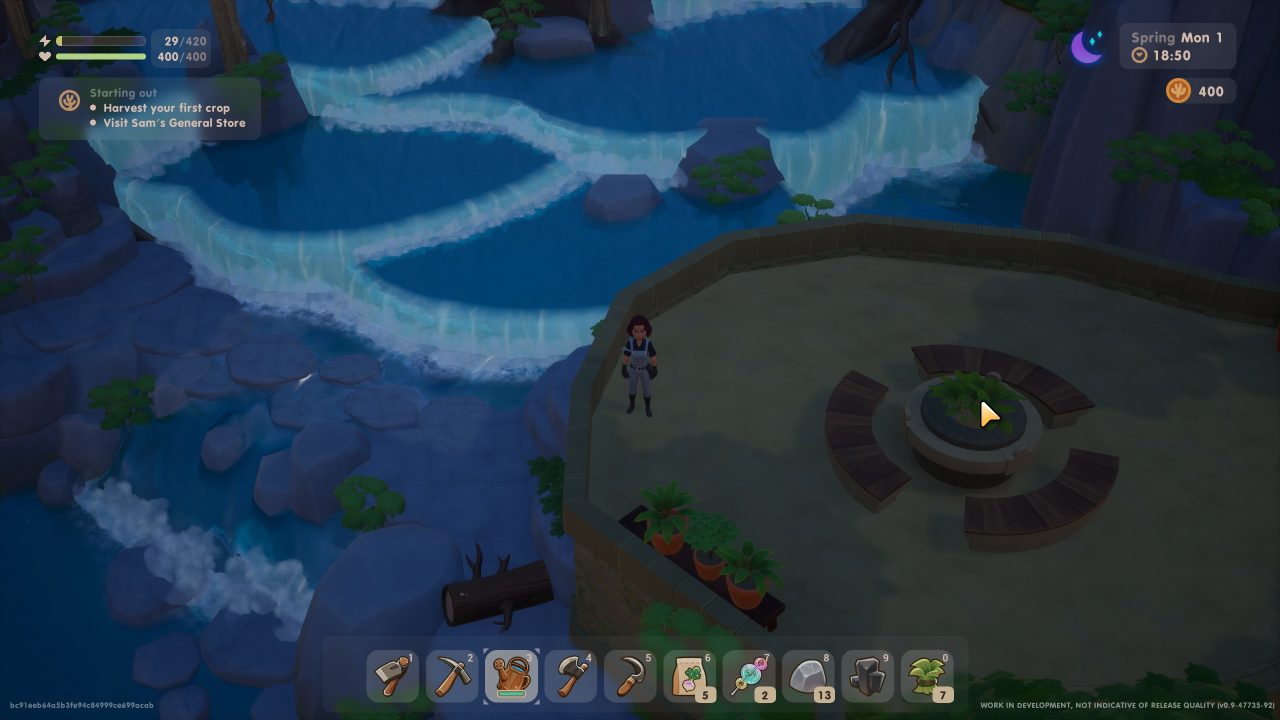Pick the turnip seed packet slot
This screenshot has width=1280, height=720.
[690, 676]
